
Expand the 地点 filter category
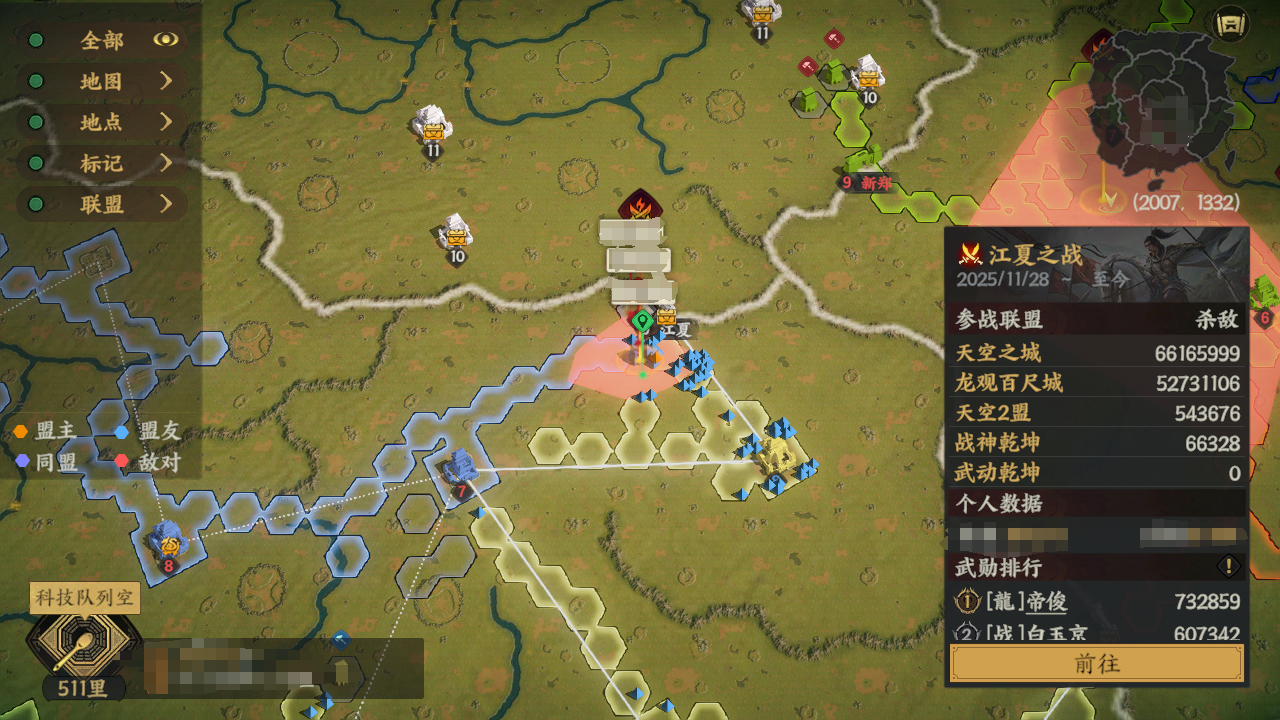[x=101, y=122]
